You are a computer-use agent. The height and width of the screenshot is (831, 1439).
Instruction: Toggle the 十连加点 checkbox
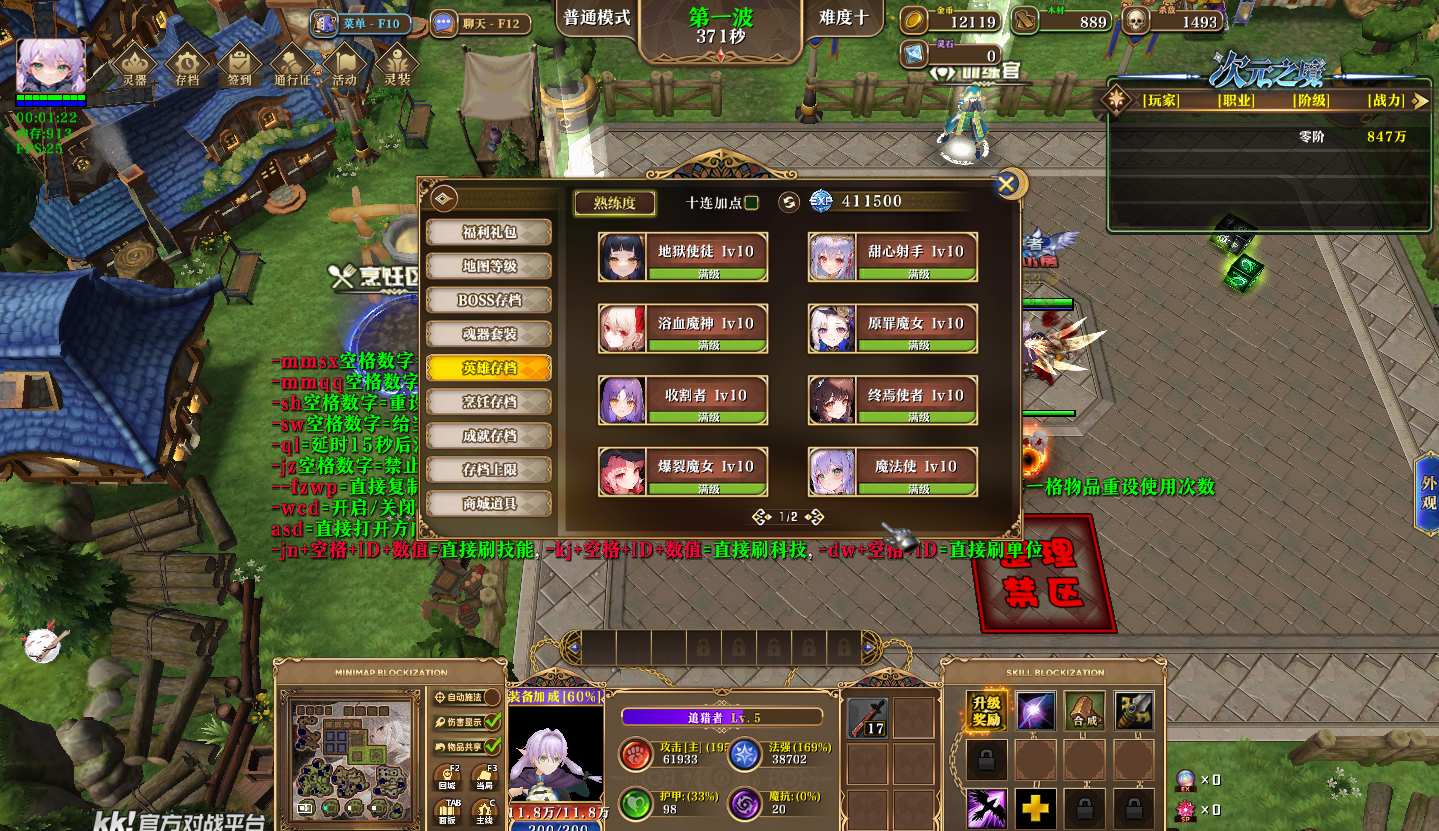751,203
